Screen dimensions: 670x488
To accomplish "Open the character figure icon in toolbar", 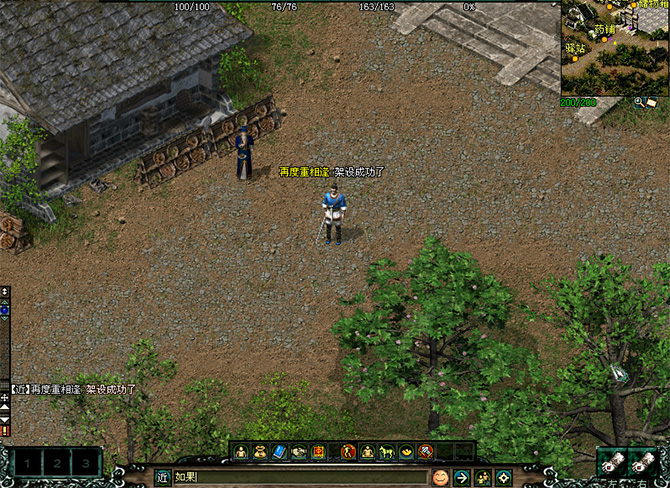I will (241, 452).
